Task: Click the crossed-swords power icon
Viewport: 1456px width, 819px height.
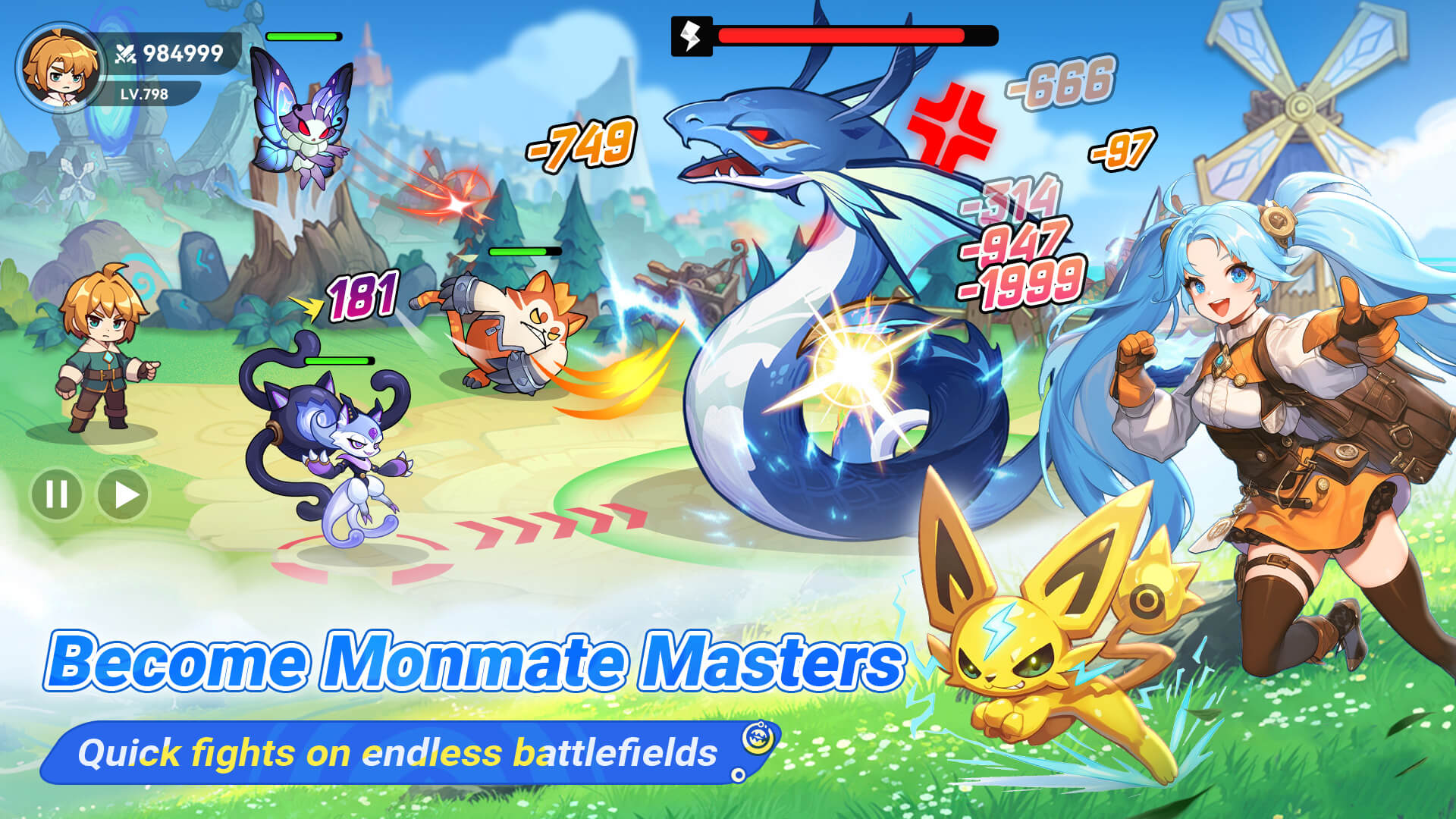Action: coord(124,52)
